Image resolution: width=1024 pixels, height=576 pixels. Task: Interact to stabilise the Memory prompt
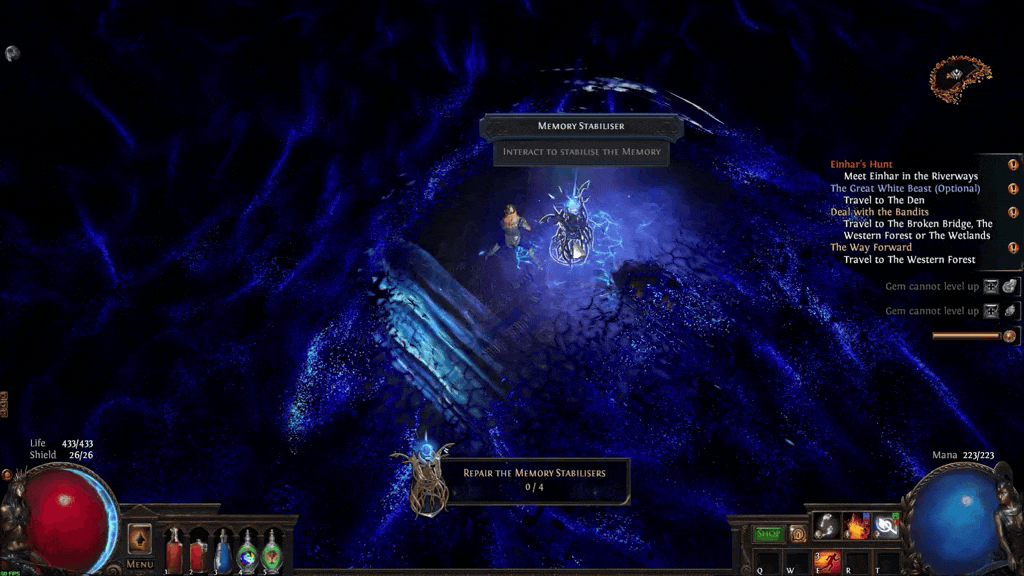pyautogui.click(x=581, y=152)
